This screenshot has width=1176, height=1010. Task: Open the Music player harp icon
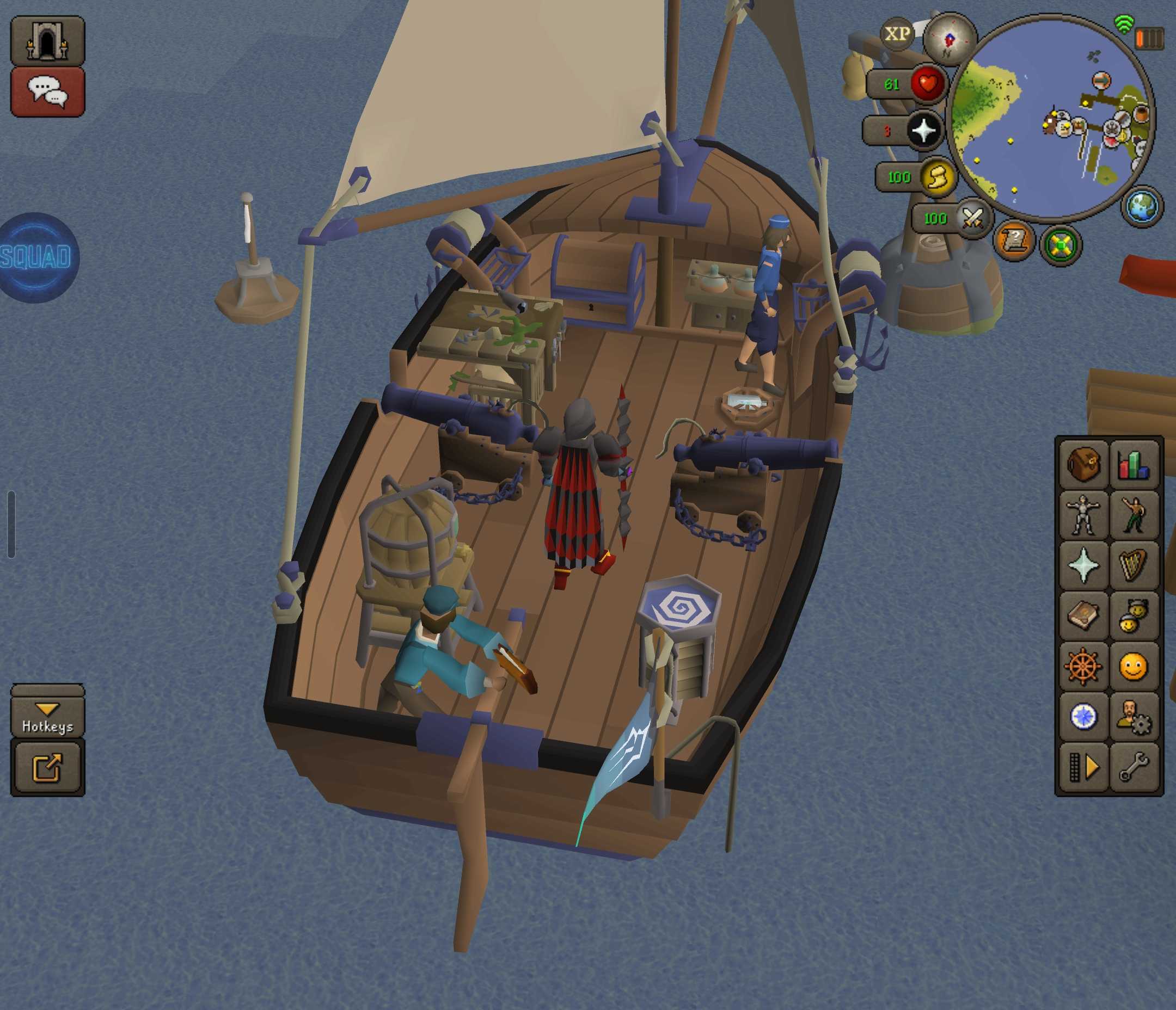[x=1134, y=564]
